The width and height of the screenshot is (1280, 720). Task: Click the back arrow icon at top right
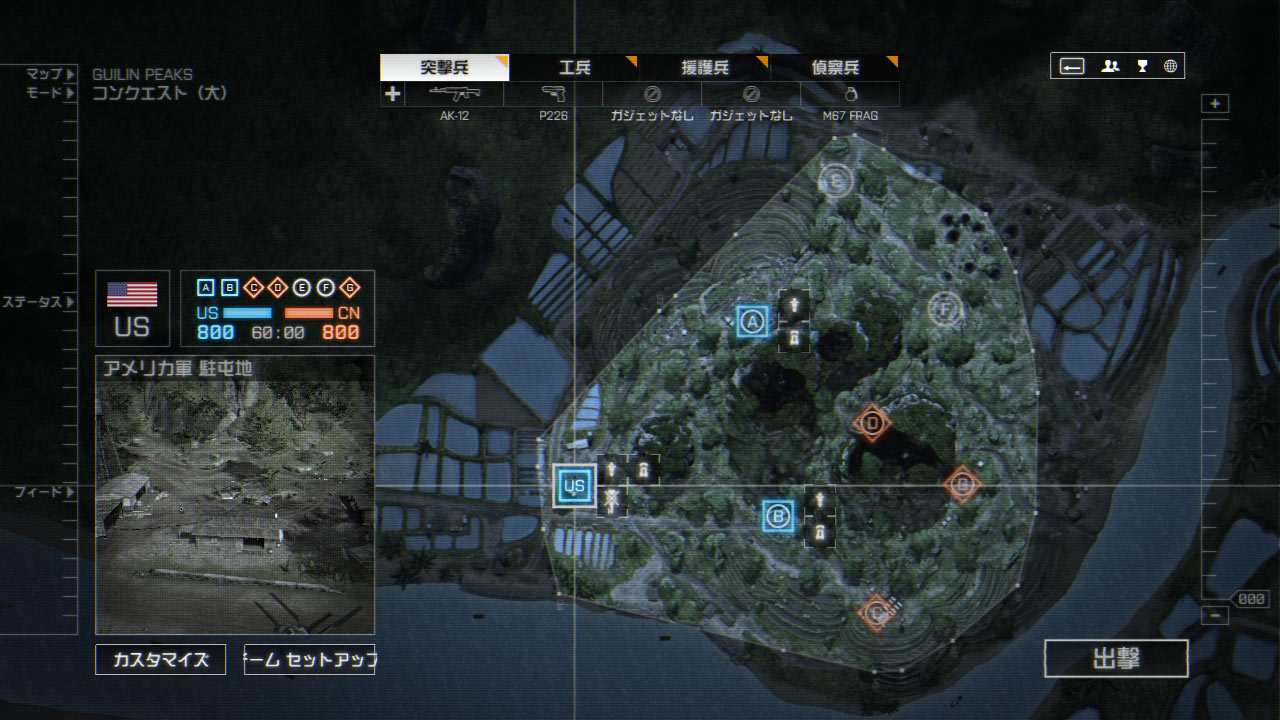(1072, 66)
